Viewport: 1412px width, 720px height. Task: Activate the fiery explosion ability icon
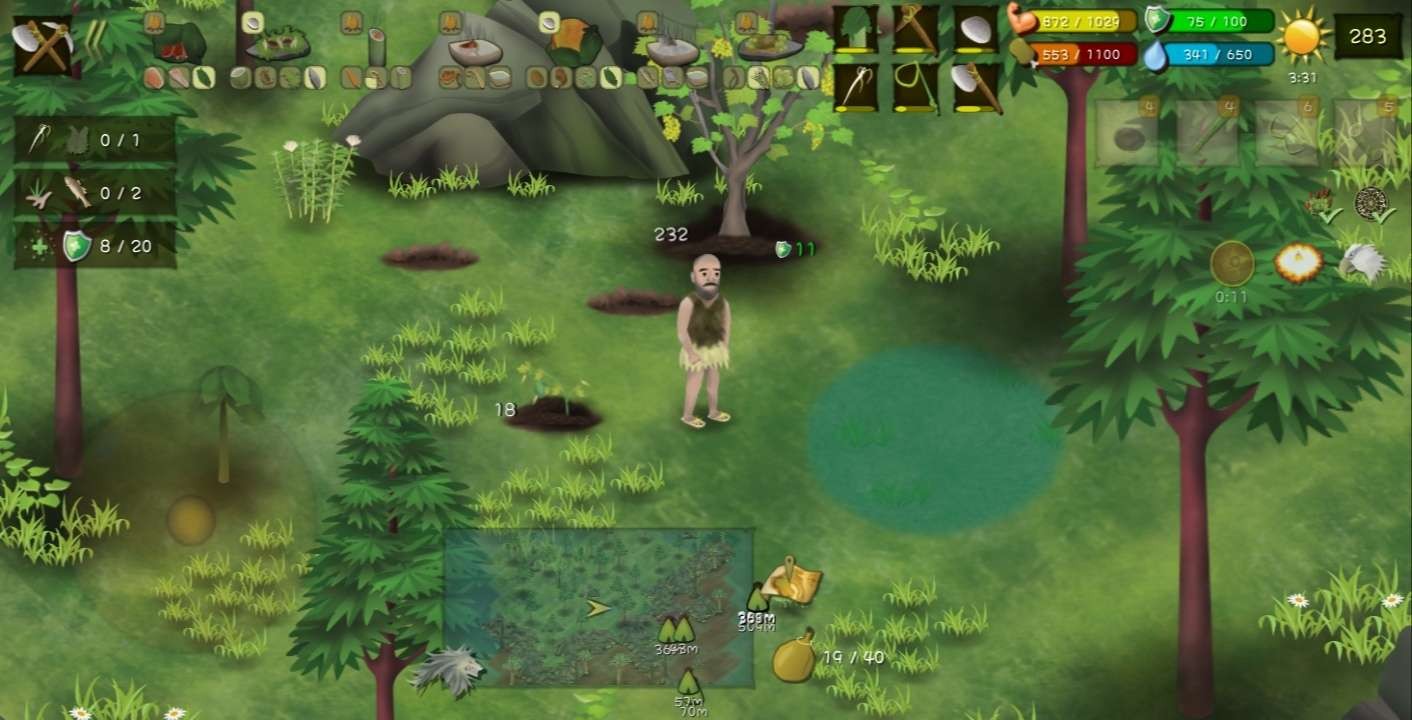tap(1299, 263)
